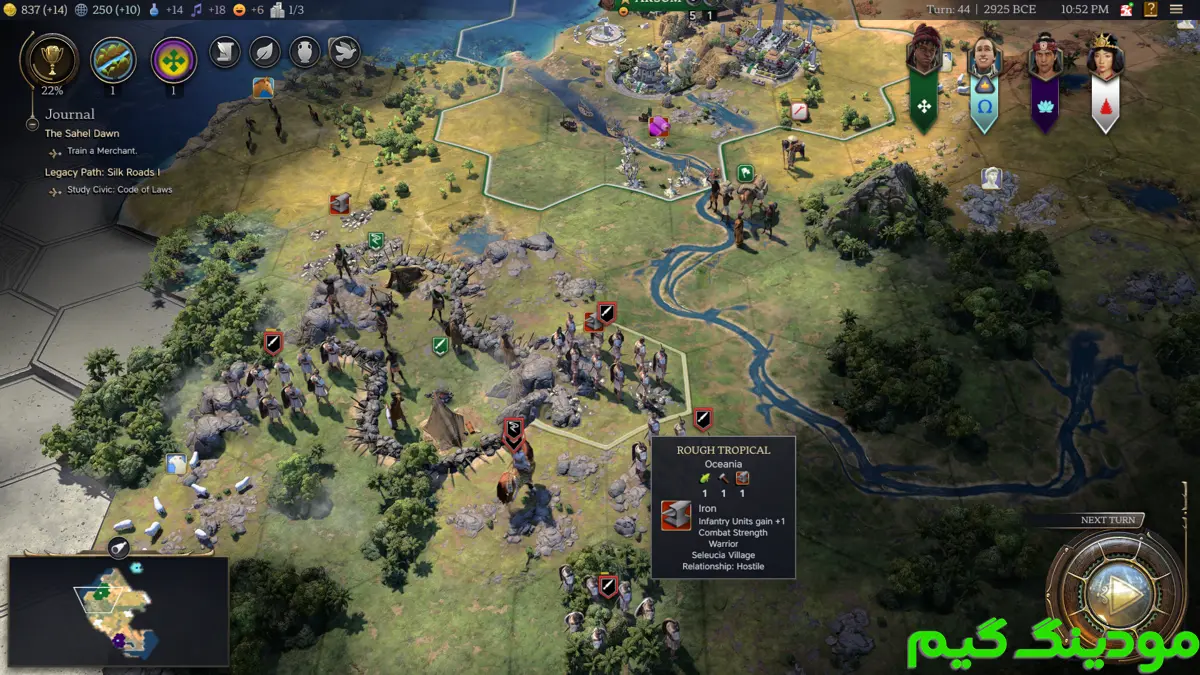Open the minimap lens options button

[119, 547]
